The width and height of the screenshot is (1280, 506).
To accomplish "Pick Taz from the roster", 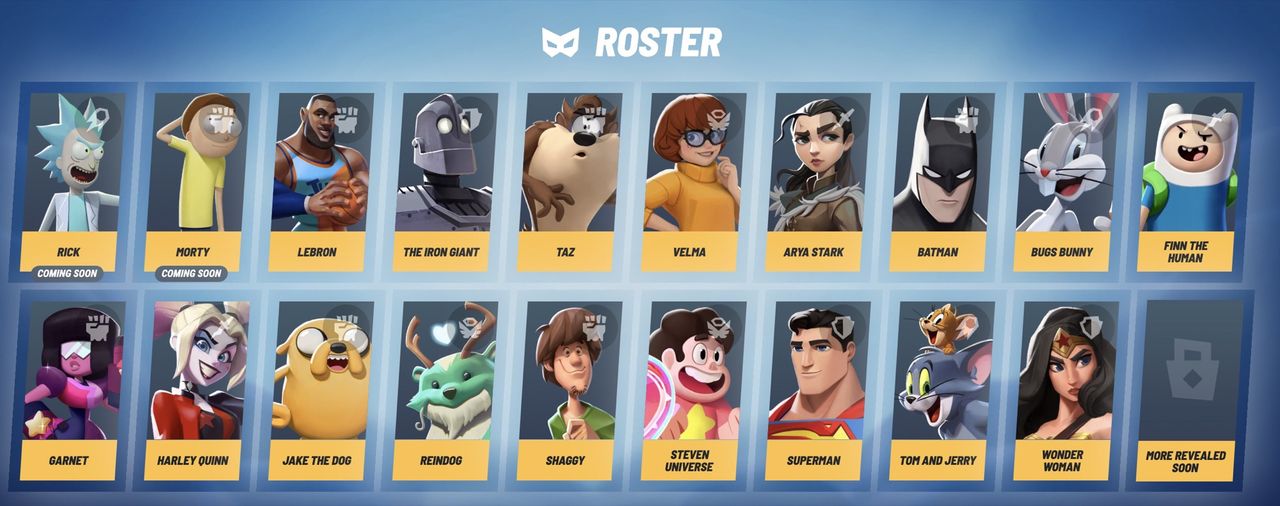I will tap(566, 180).
